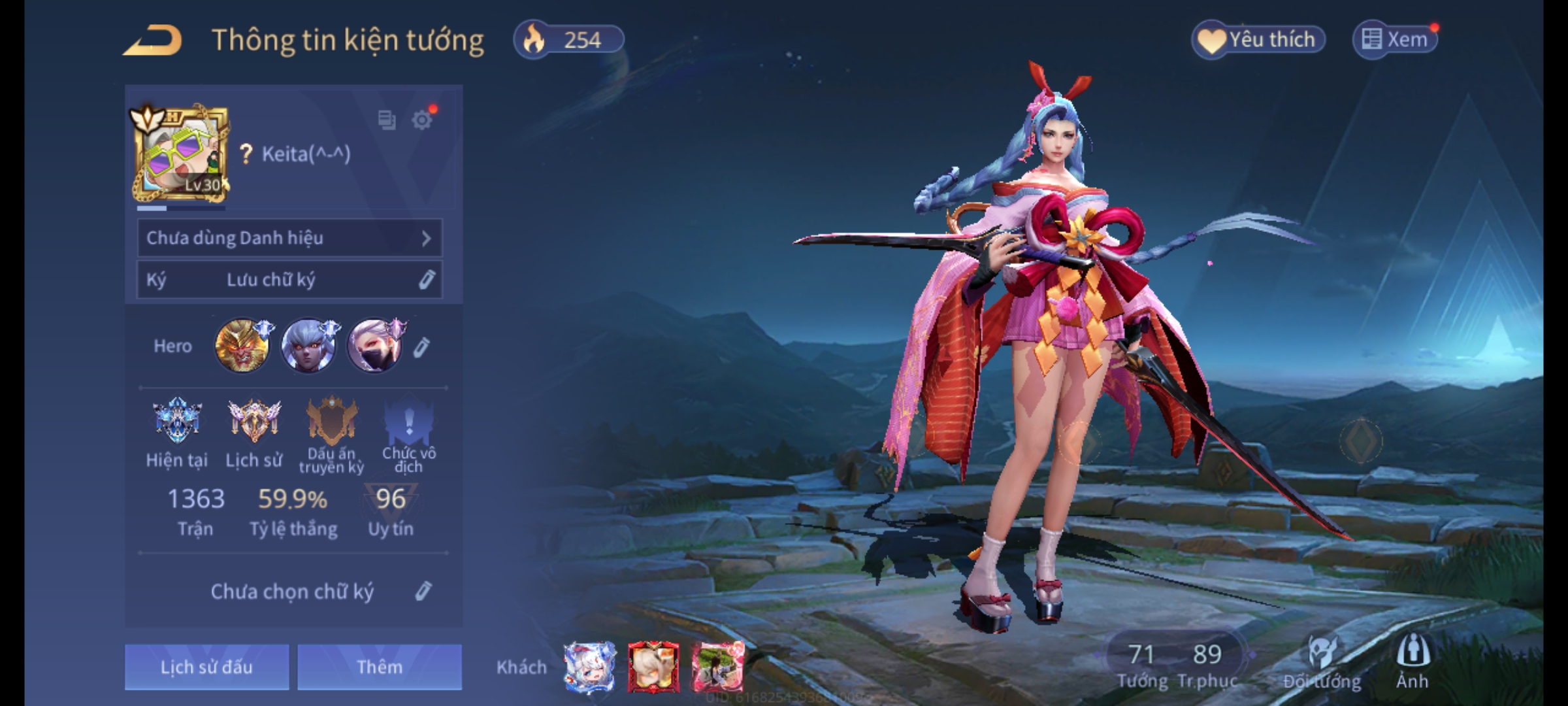The height and width of the screenshot is (706, 1568).
Task: Select the player avatar with green glasses
Action: (x=181, y=155)
